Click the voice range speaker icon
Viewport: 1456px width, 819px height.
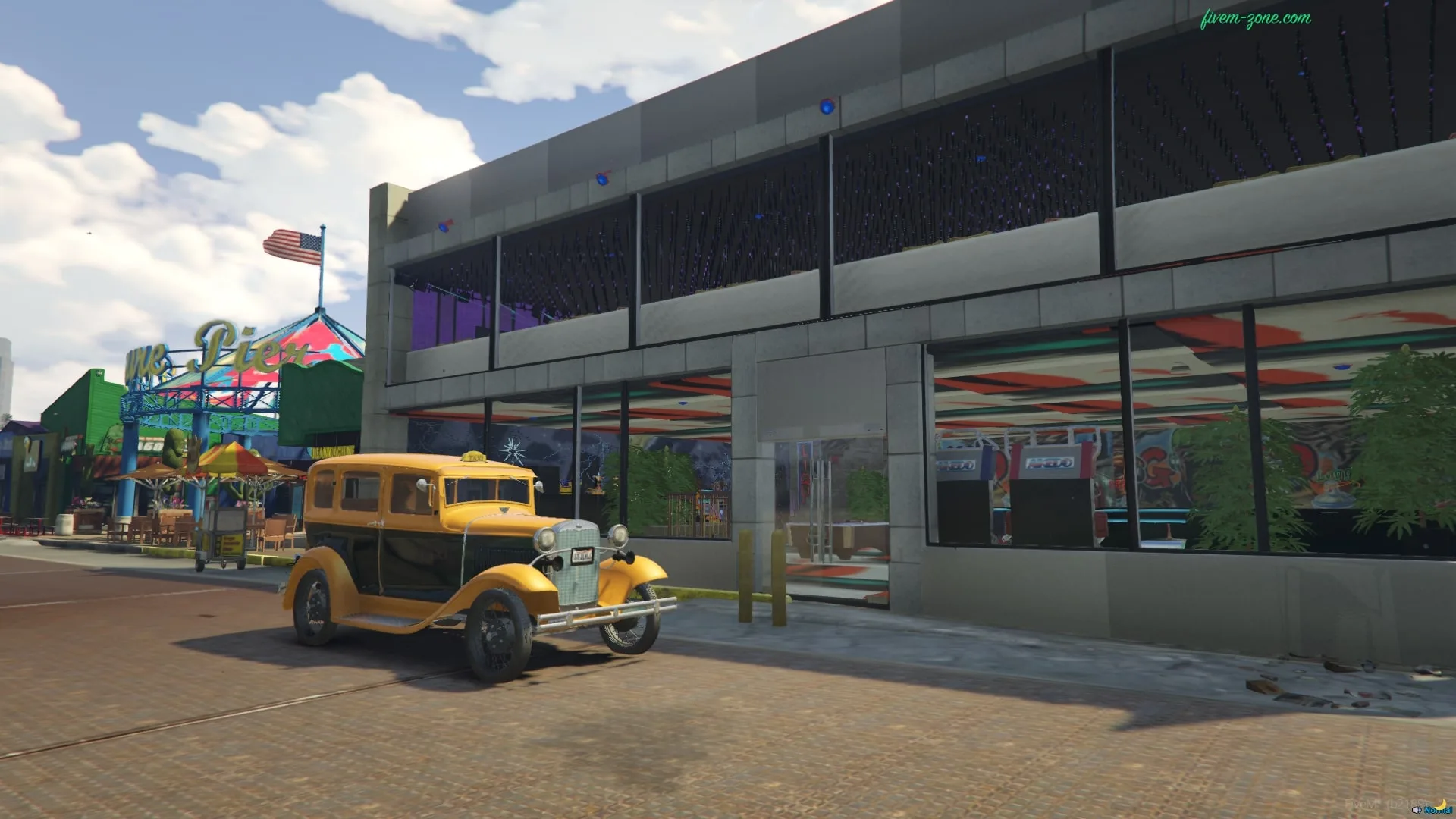(x=1417, y=810)
